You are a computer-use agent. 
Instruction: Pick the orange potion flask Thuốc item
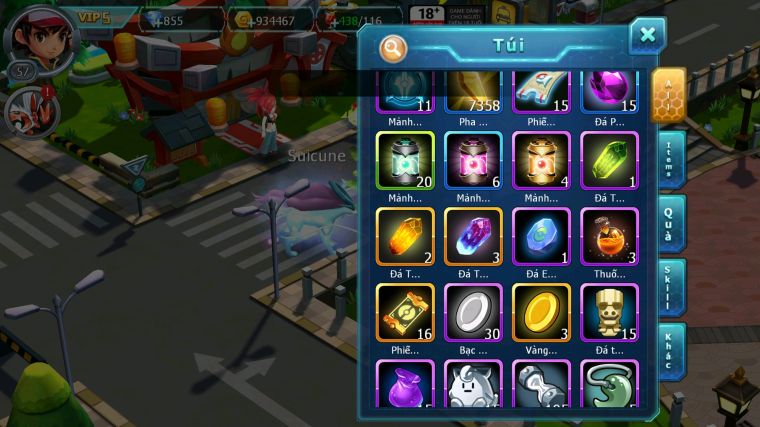pyautogui.click(x=609, y=236)
